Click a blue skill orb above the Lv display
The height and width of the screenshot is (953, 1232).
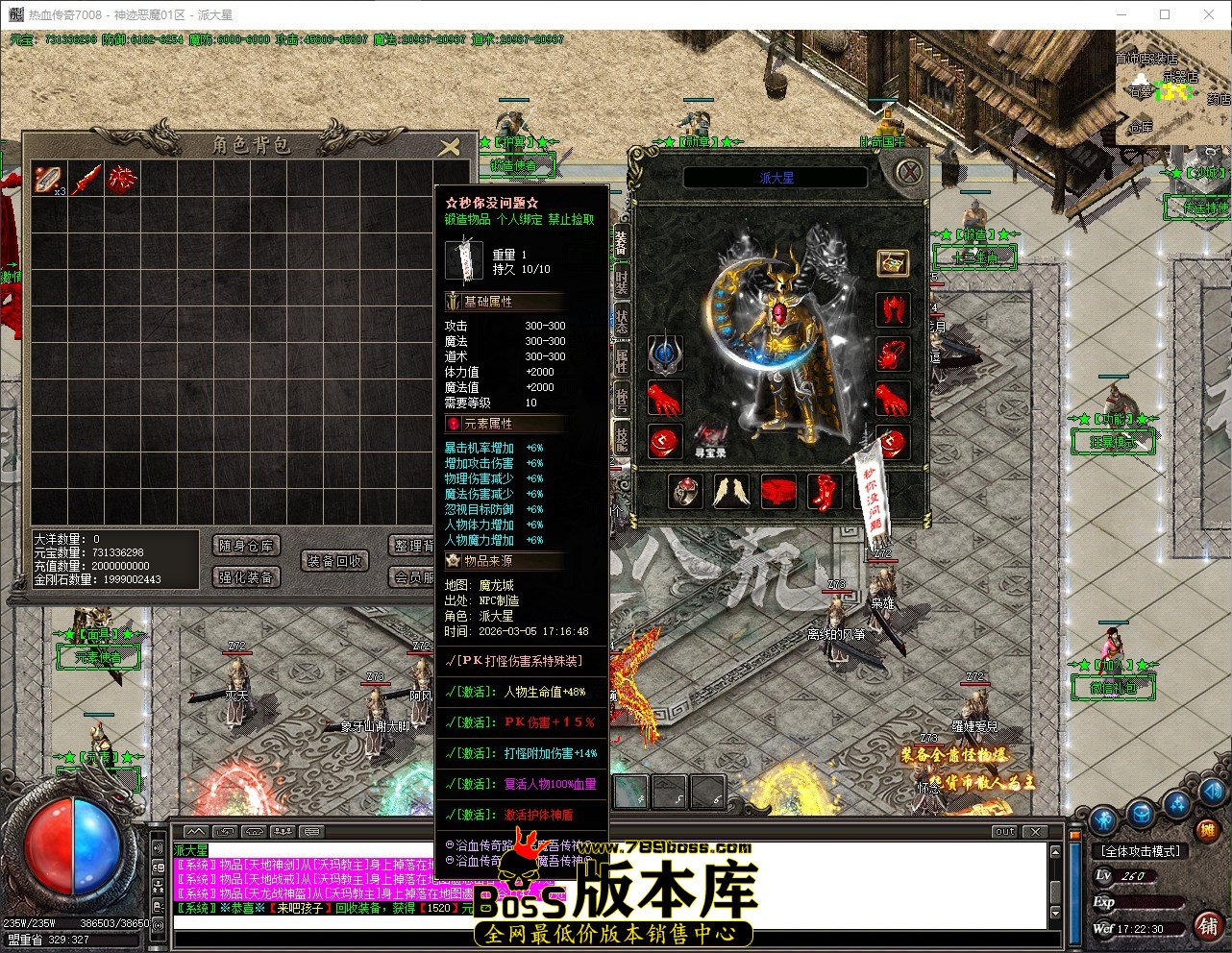pos(1140,812)
